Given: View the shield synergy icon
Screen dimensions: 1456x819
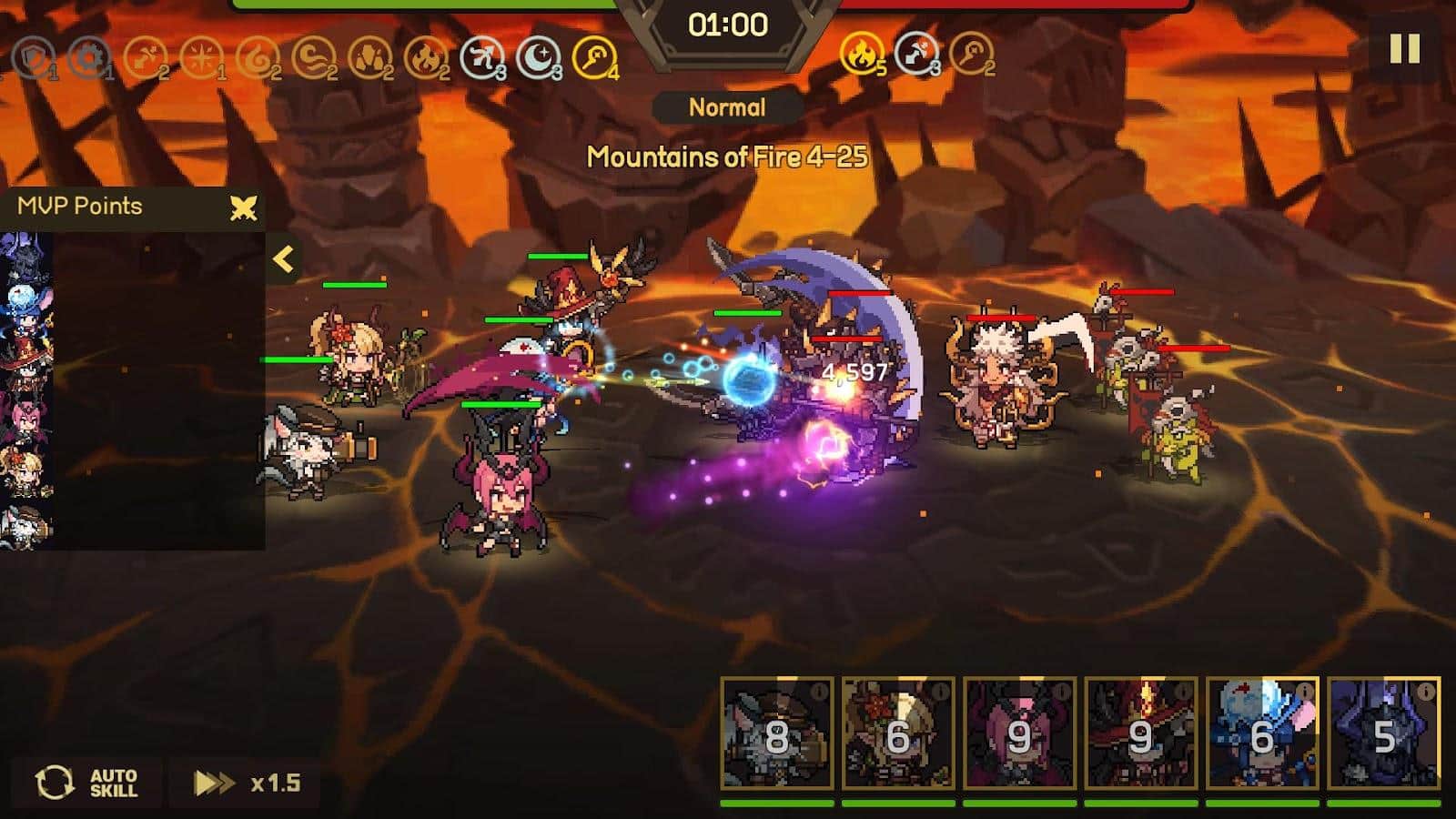Looking at the screenshot, I should pyautogui.click(x=33, y=59).
